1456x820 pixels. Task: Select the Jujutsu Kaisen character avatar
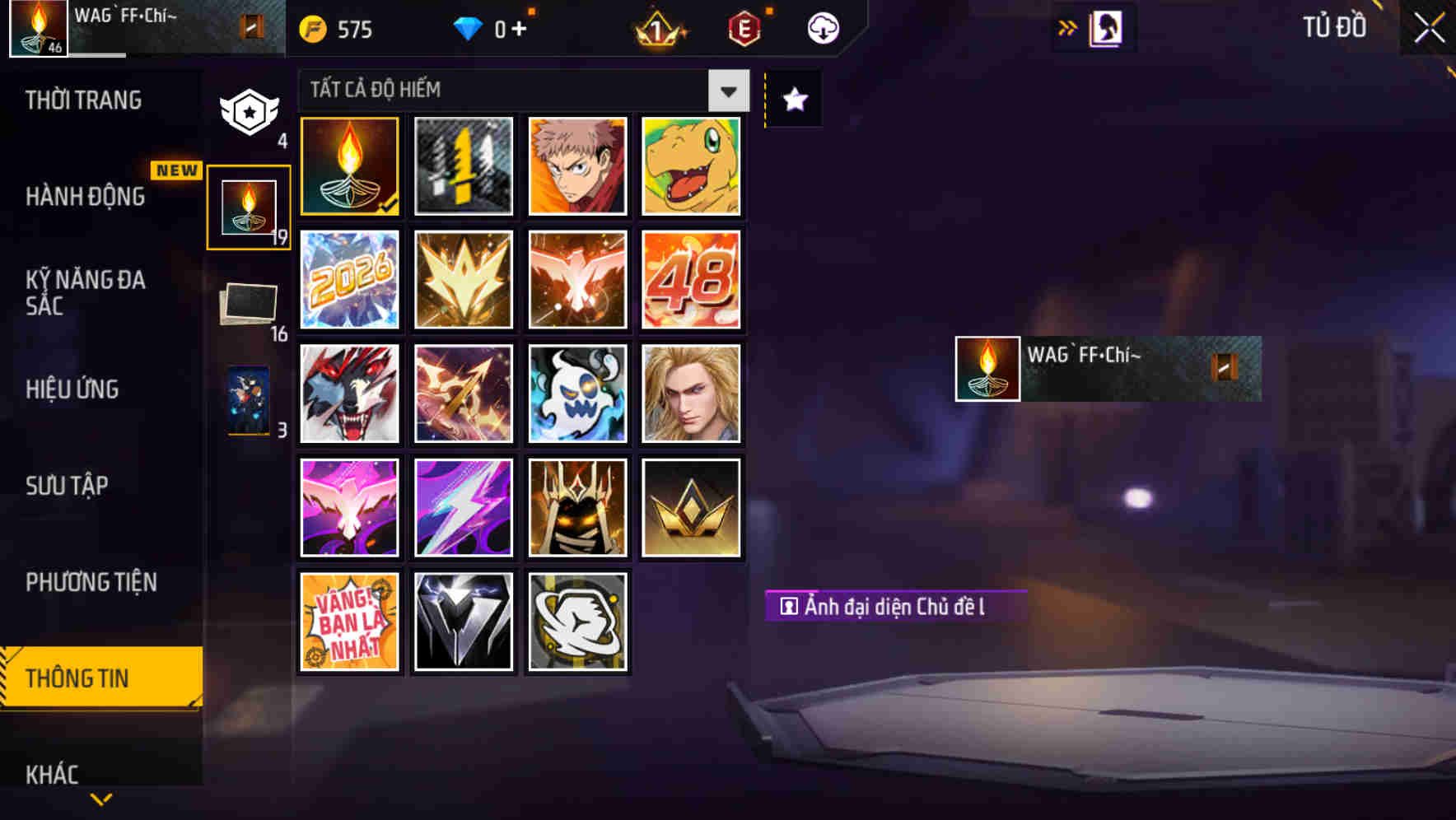click(x=576, y=166)
